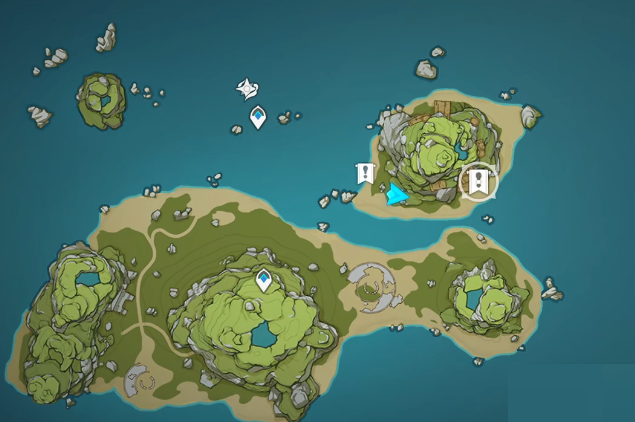Select the teleport waypoint out in the sea
635x422 pixels.
click(x=258, y=119)
